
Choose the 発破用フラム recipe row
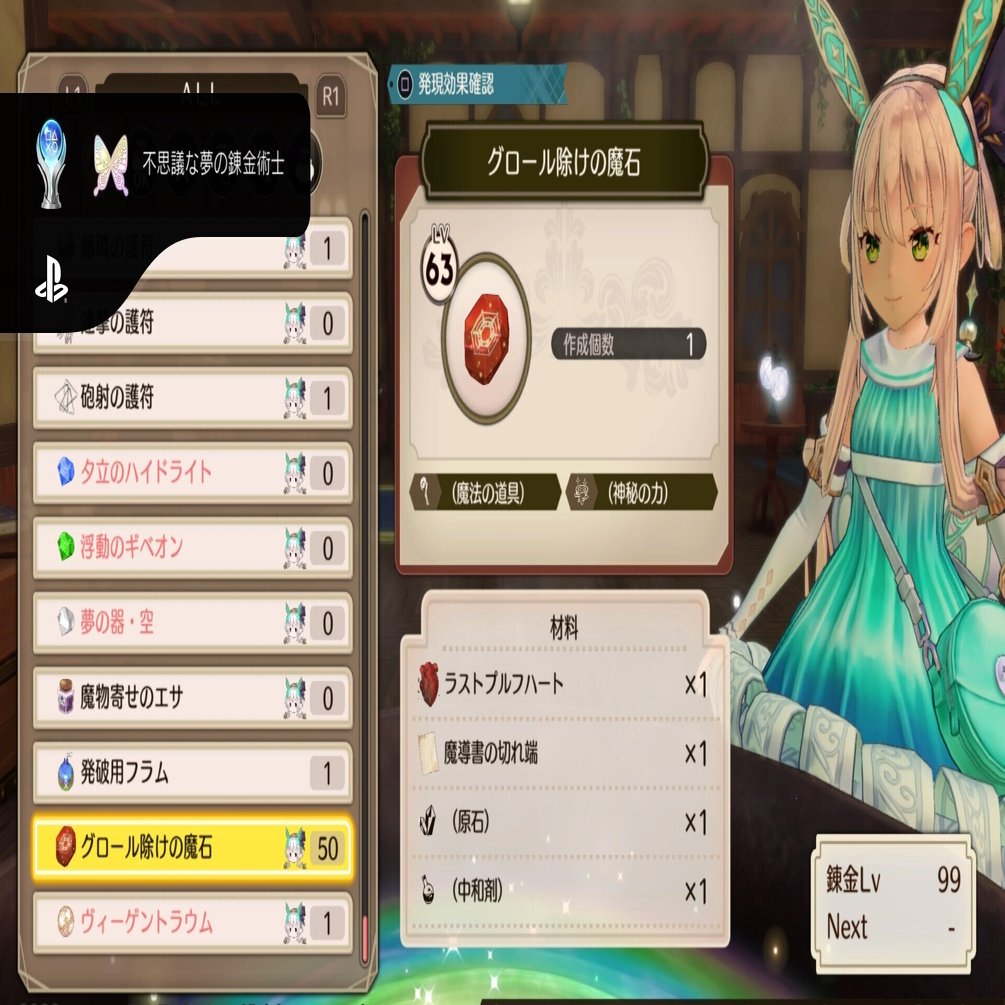pyautogui.click(x=192, y=773)
